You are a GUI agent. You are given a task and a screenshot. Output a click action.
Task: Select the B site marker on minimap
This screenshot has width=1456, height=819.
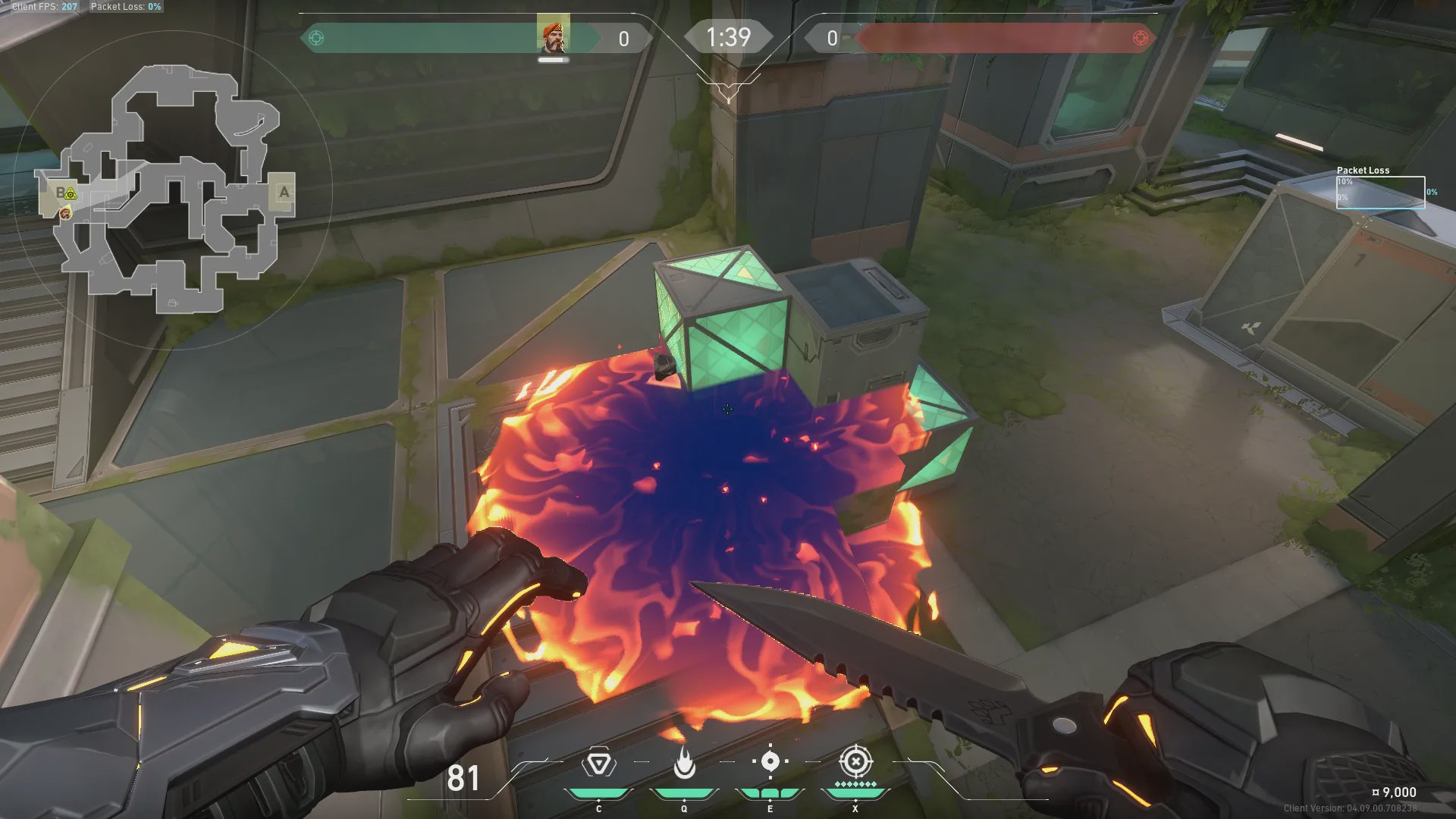[60, 193]
